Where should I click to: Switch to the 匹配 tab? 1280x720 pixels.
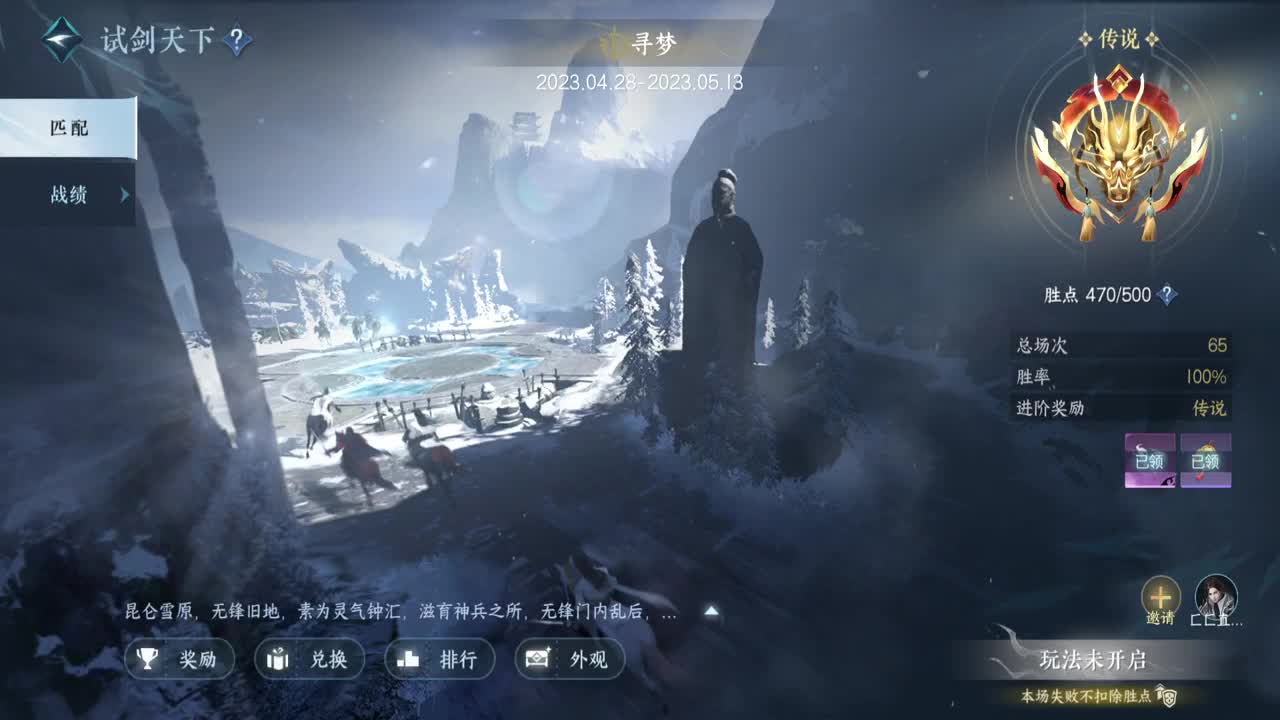(x=68, y=128)
